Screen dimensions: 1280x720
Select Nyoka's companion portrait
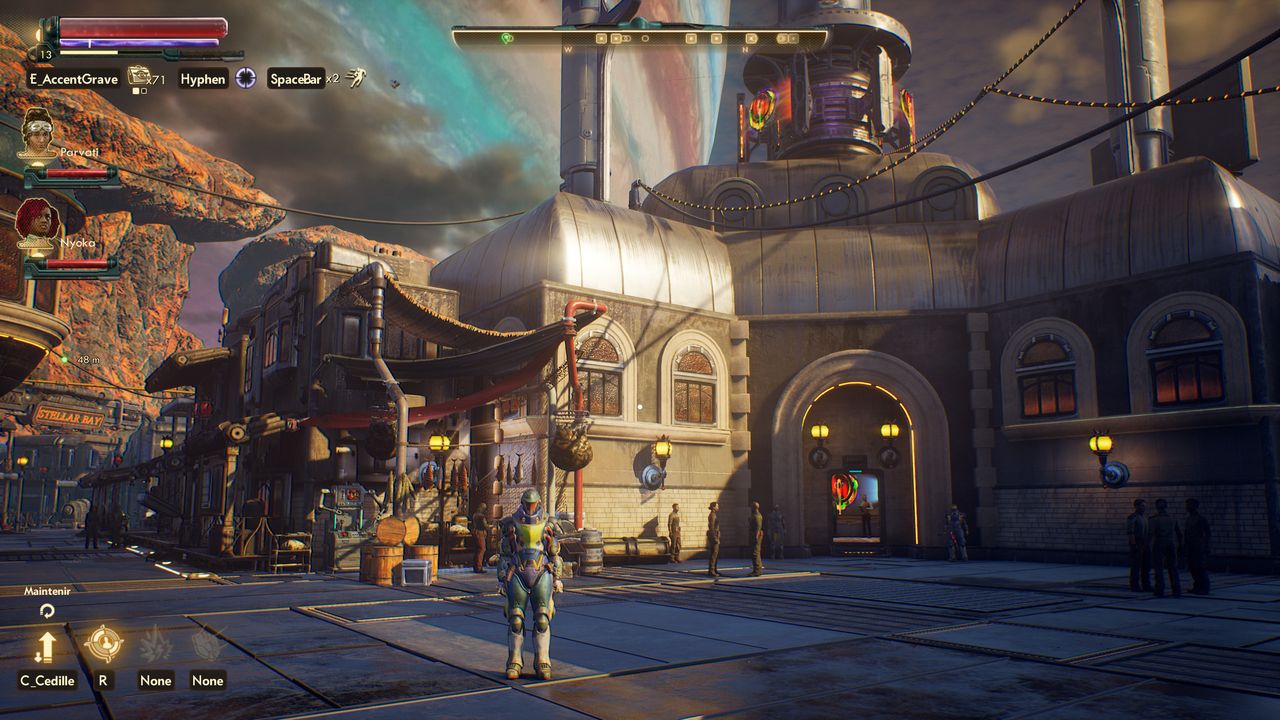[38, 222]
